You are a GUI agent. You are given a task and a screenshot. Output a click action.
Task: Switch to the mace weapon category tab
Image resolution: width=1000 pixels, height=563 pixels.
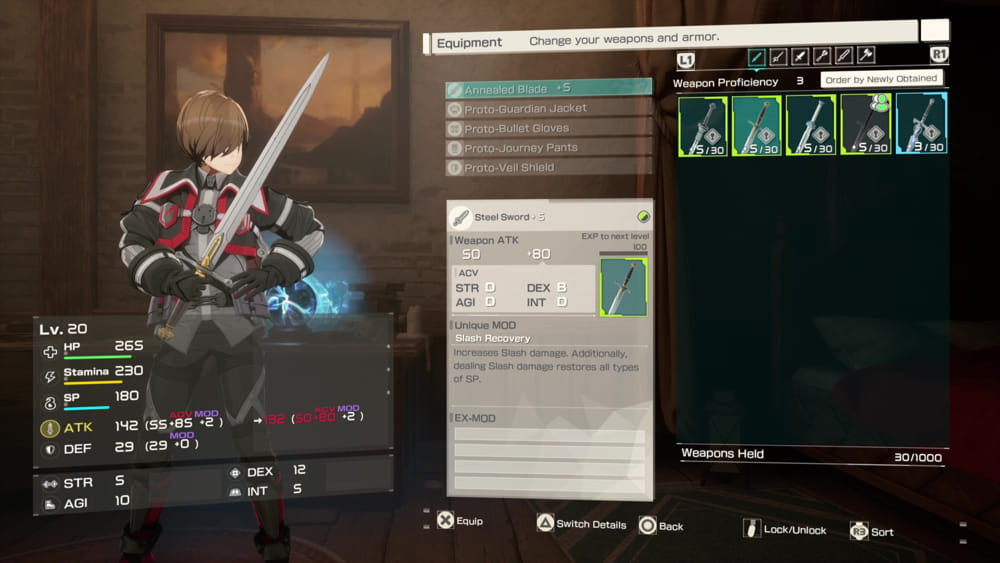click(x=822, y=56)
